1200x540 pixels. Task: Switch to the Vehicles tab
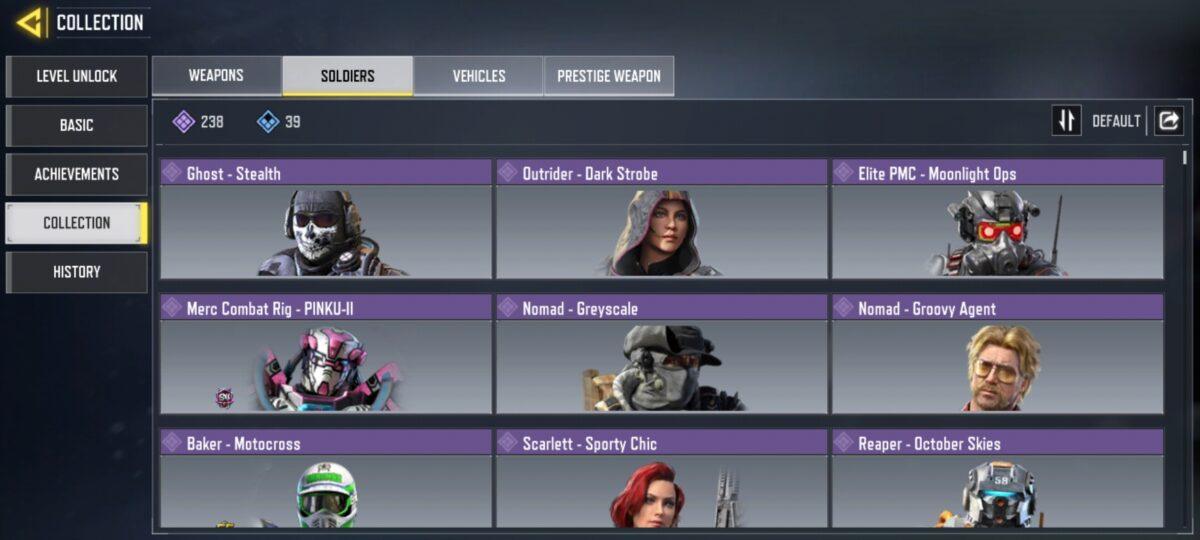point(478,76)
